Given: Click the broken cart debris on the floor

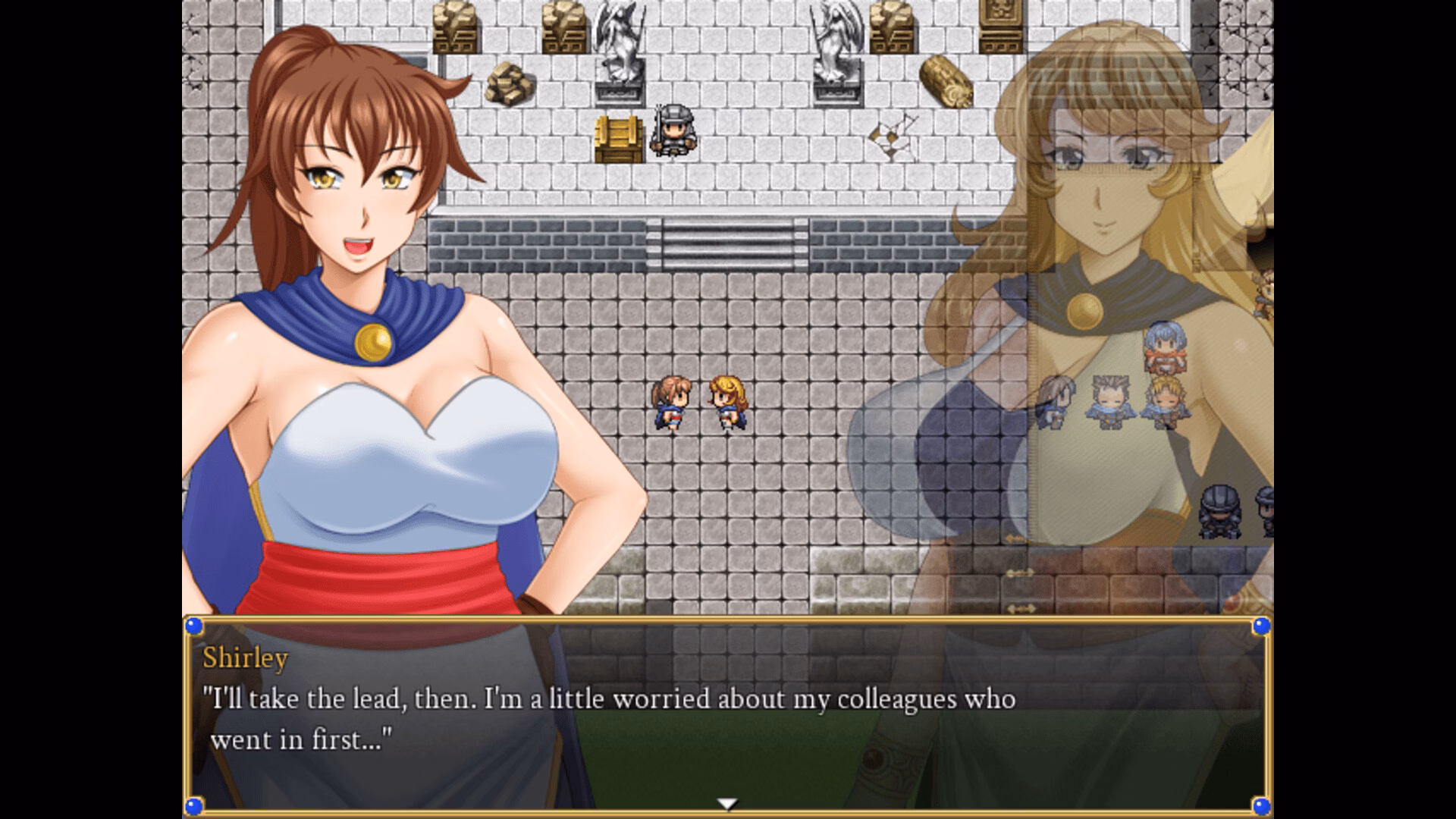Looking at the screenshot, I should click(x=891, y=136).
